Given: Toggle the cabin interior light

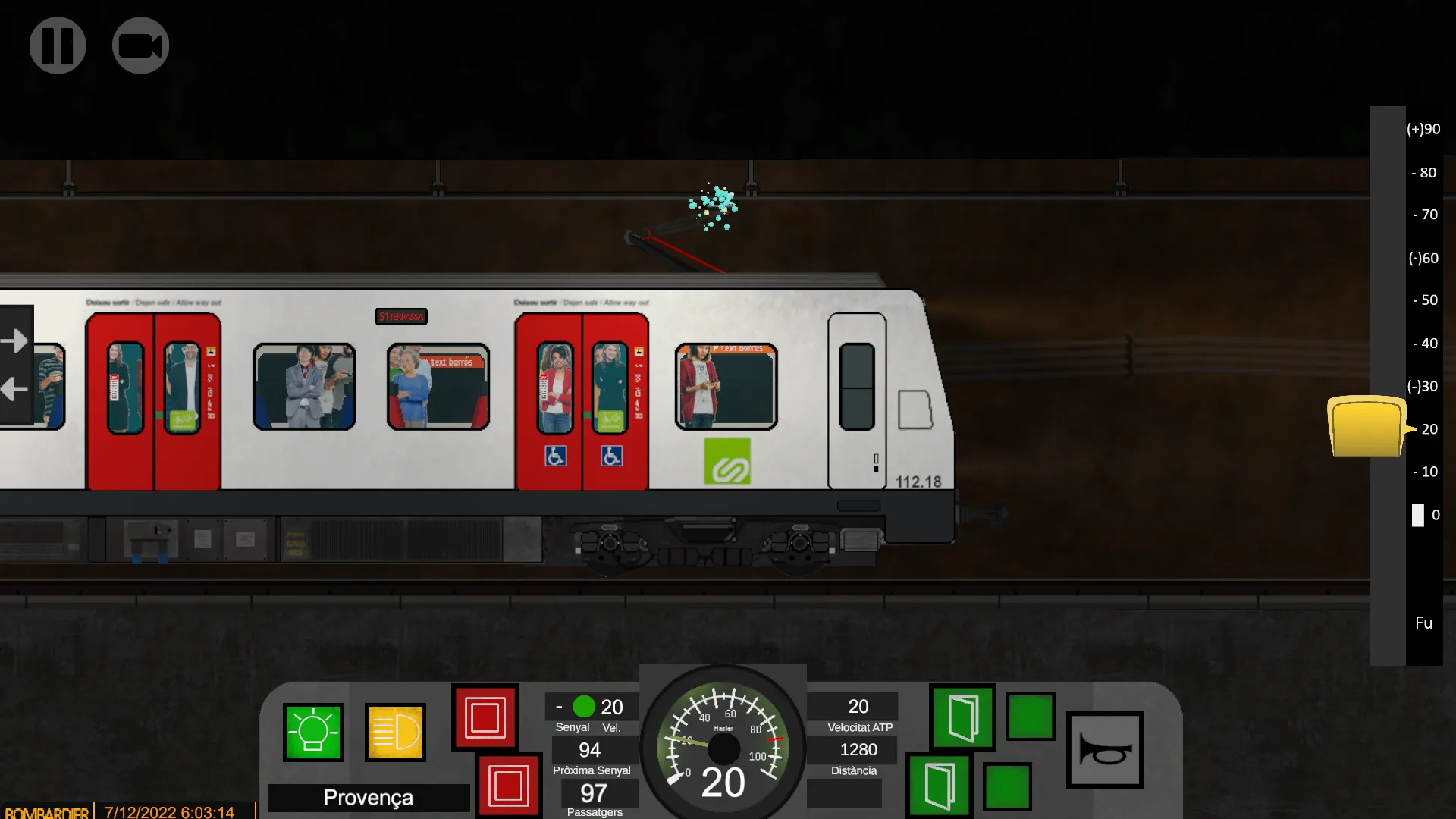Looking at the screenshot, I should 314,733.
